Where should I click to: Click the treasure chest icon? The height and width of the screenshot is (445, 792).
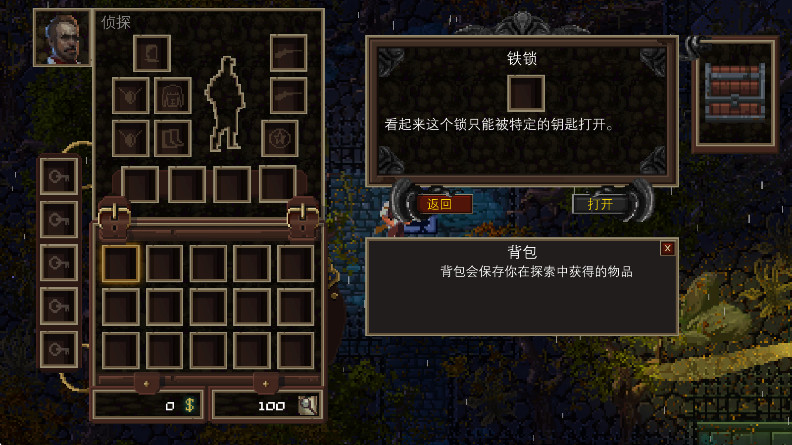(735, 94)
